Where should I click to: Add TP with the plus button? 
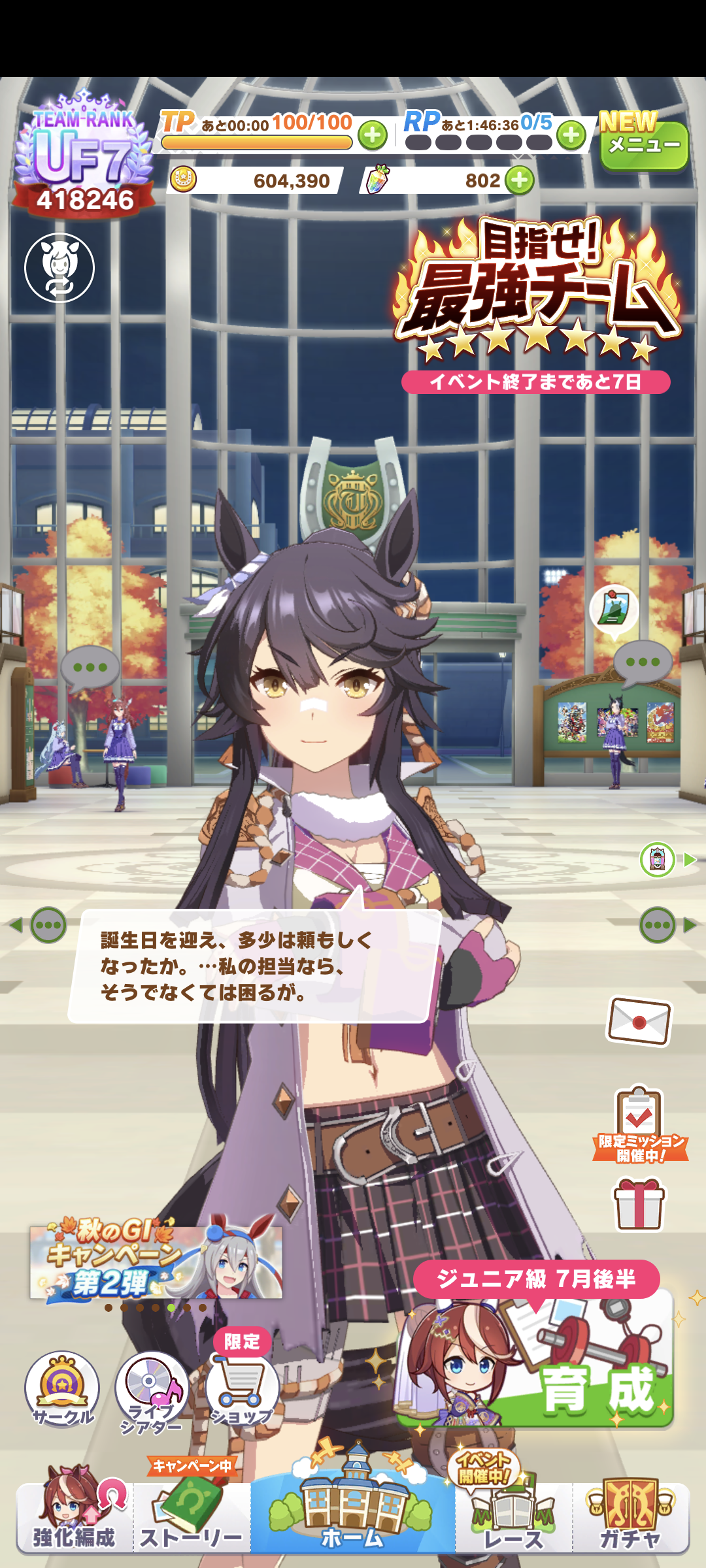(x=373, y=135)
